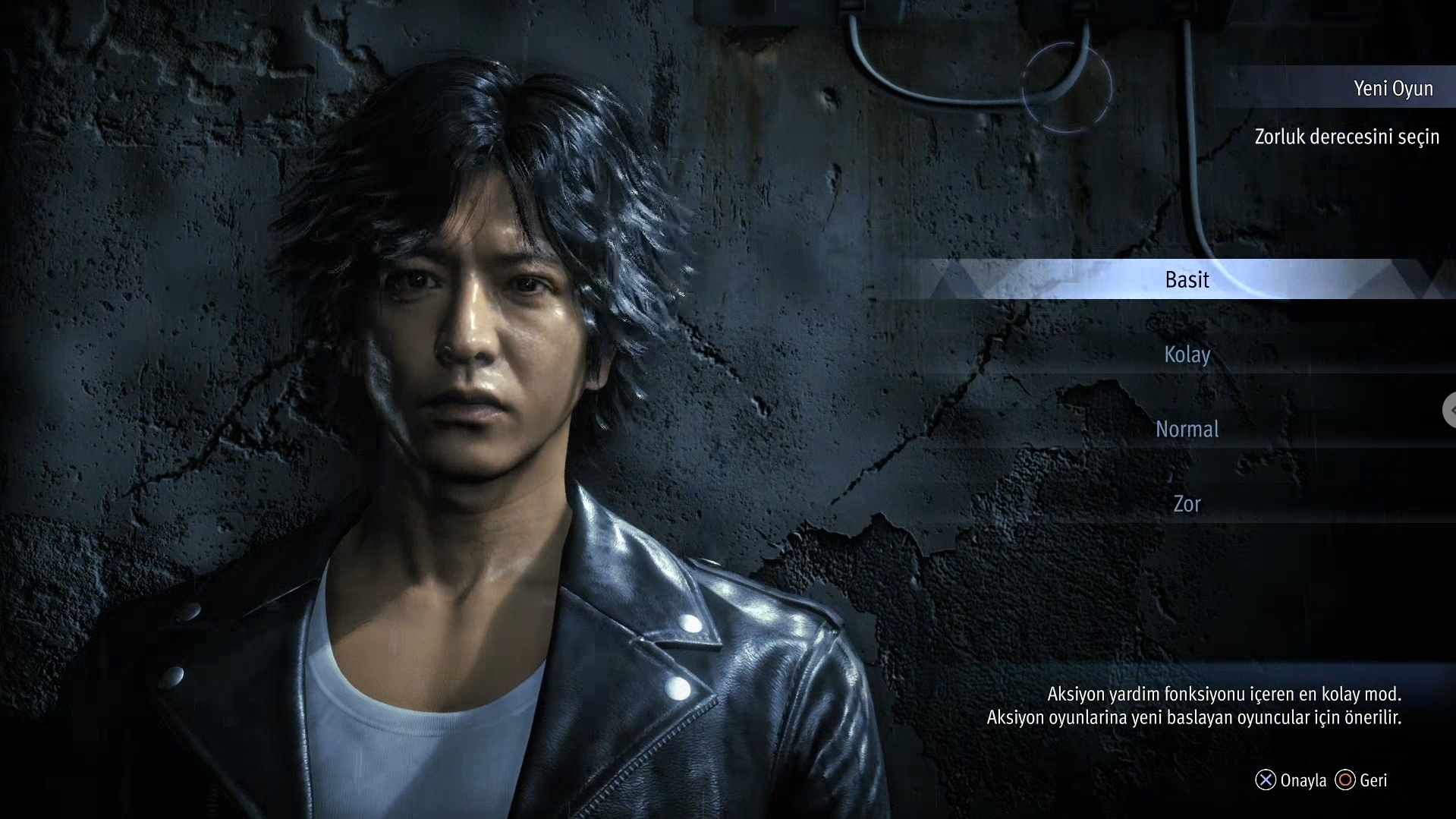Select the Zor difficulty entry

[1187, 504]
